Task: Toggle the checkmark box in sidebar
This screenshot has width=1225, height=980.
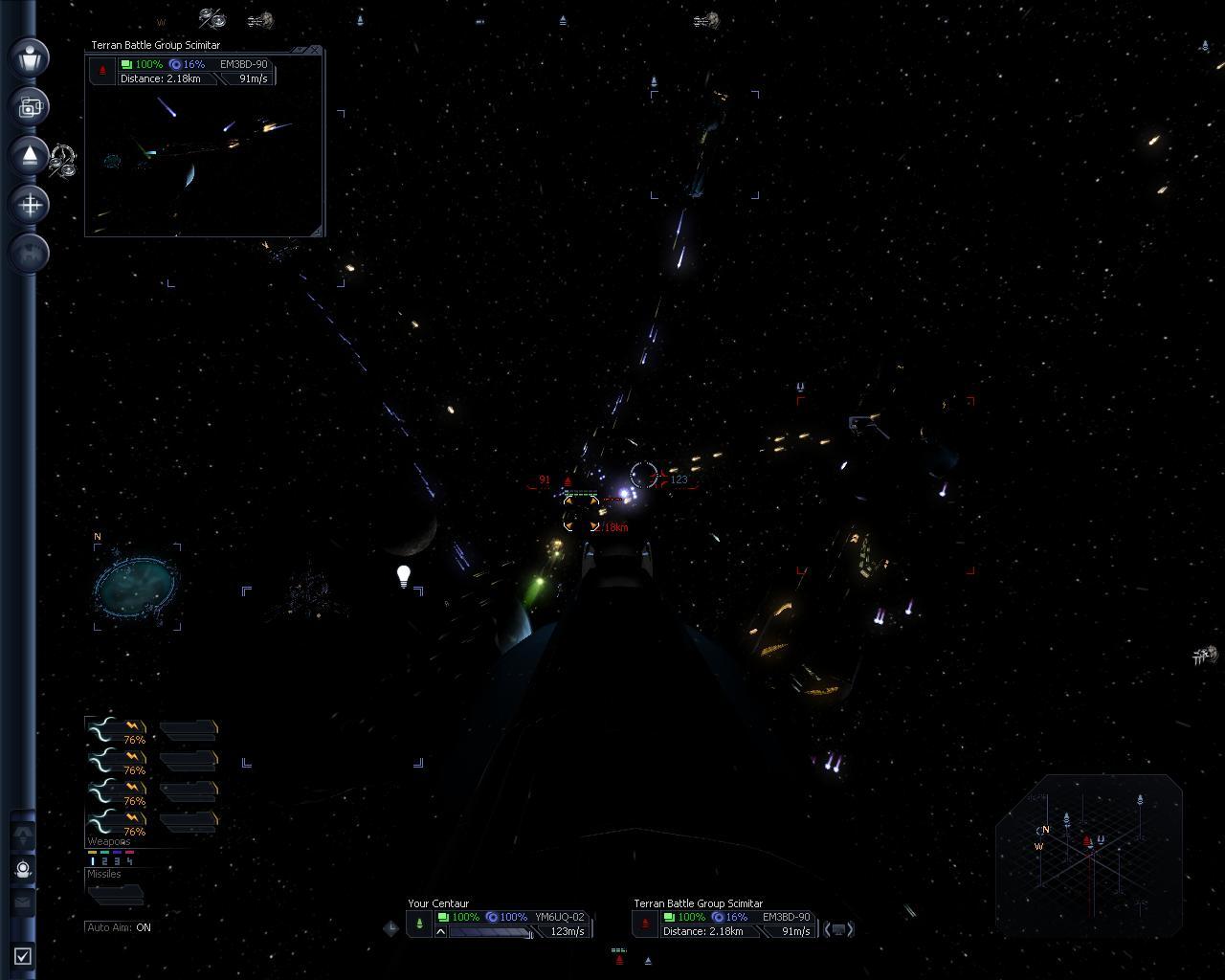Action: coord(23,955)
